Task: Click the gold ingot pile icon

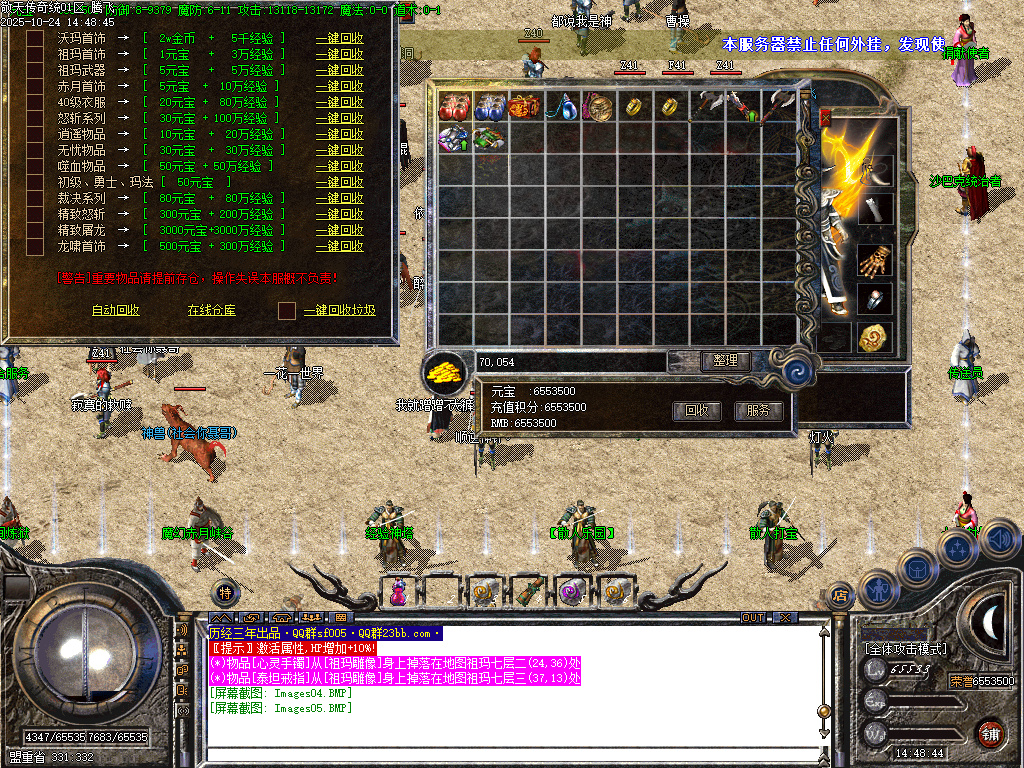Action: click(444, 373)
